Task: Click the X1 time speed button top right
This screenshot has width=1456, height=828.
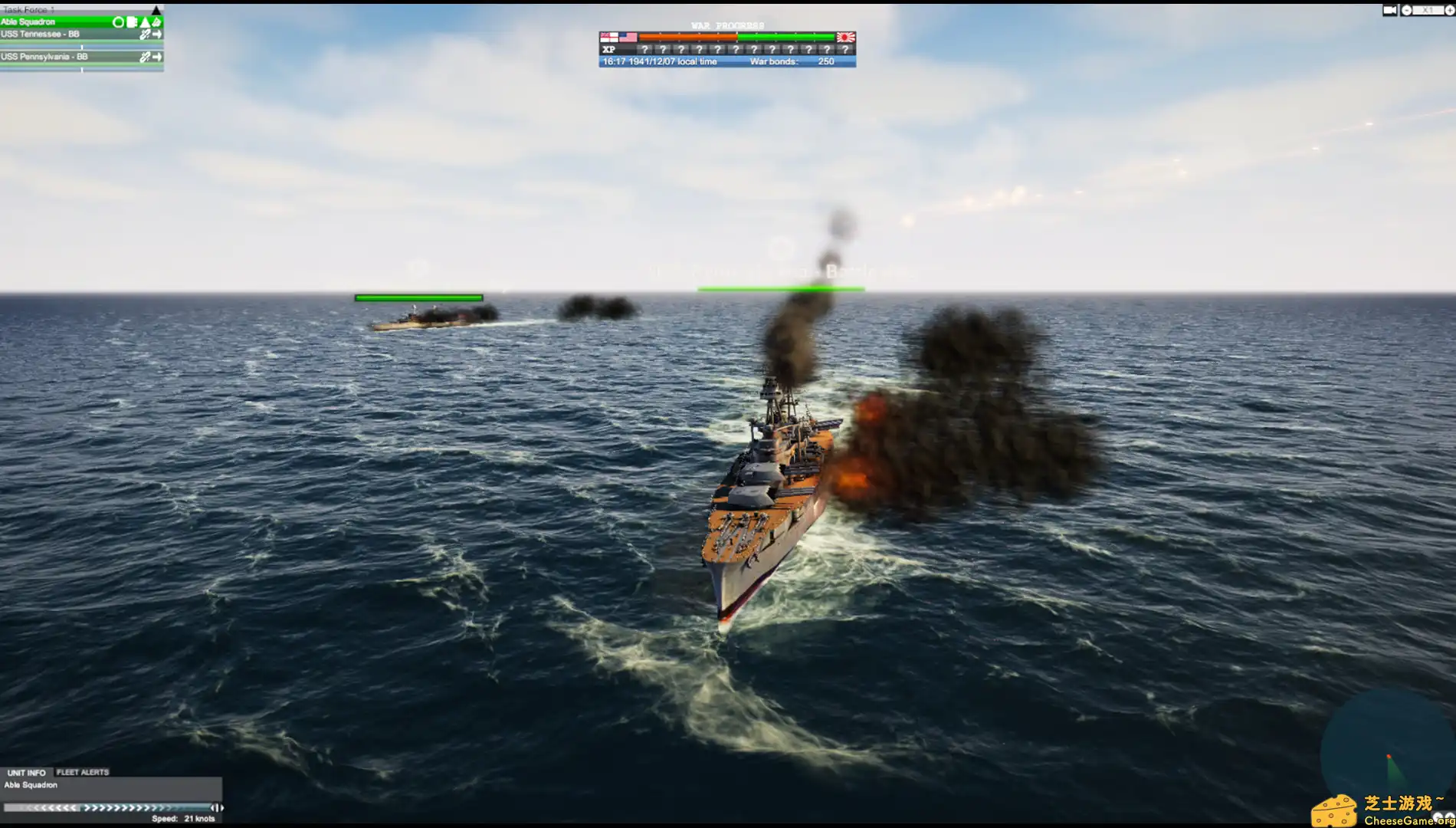Action: pos(1427,9)
